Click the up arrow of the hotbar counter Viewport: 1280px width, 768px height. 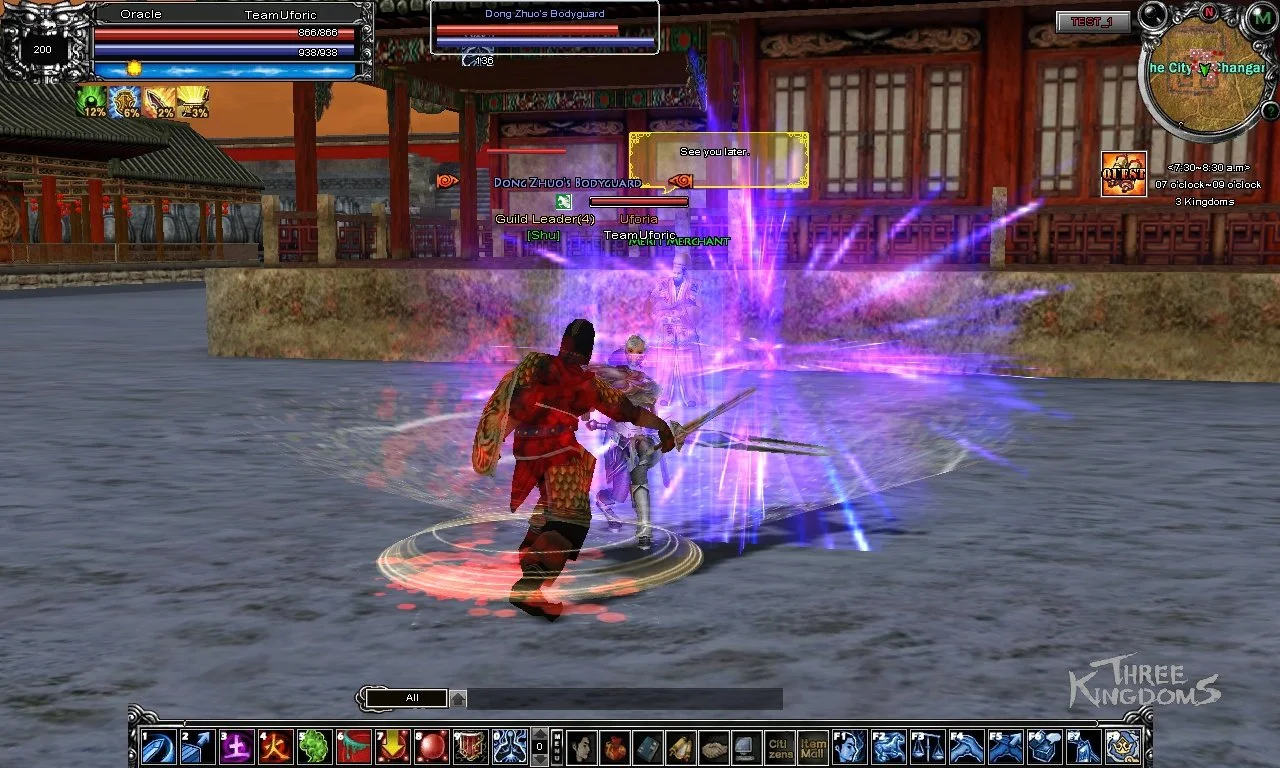[539, 734]
